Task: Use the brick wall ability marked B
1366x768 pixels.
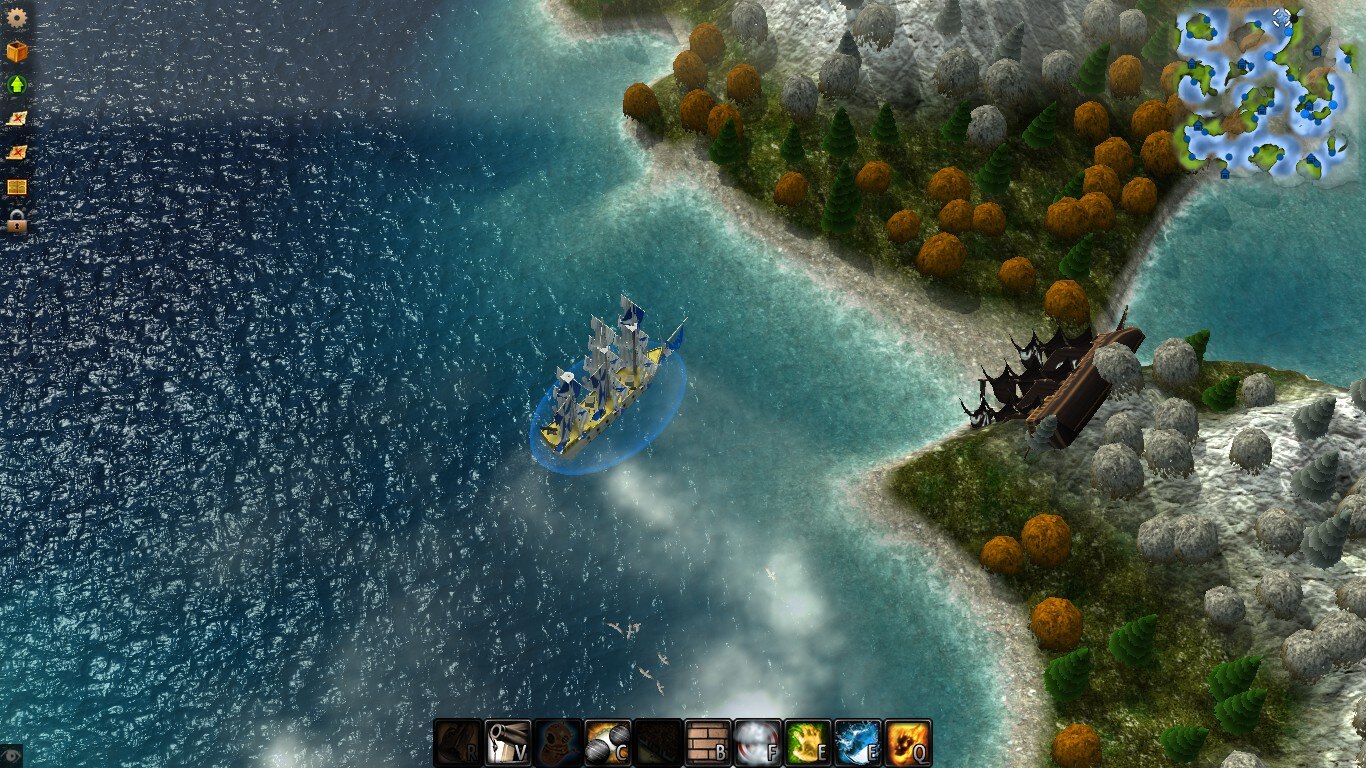Action: [x=708, y=743]
